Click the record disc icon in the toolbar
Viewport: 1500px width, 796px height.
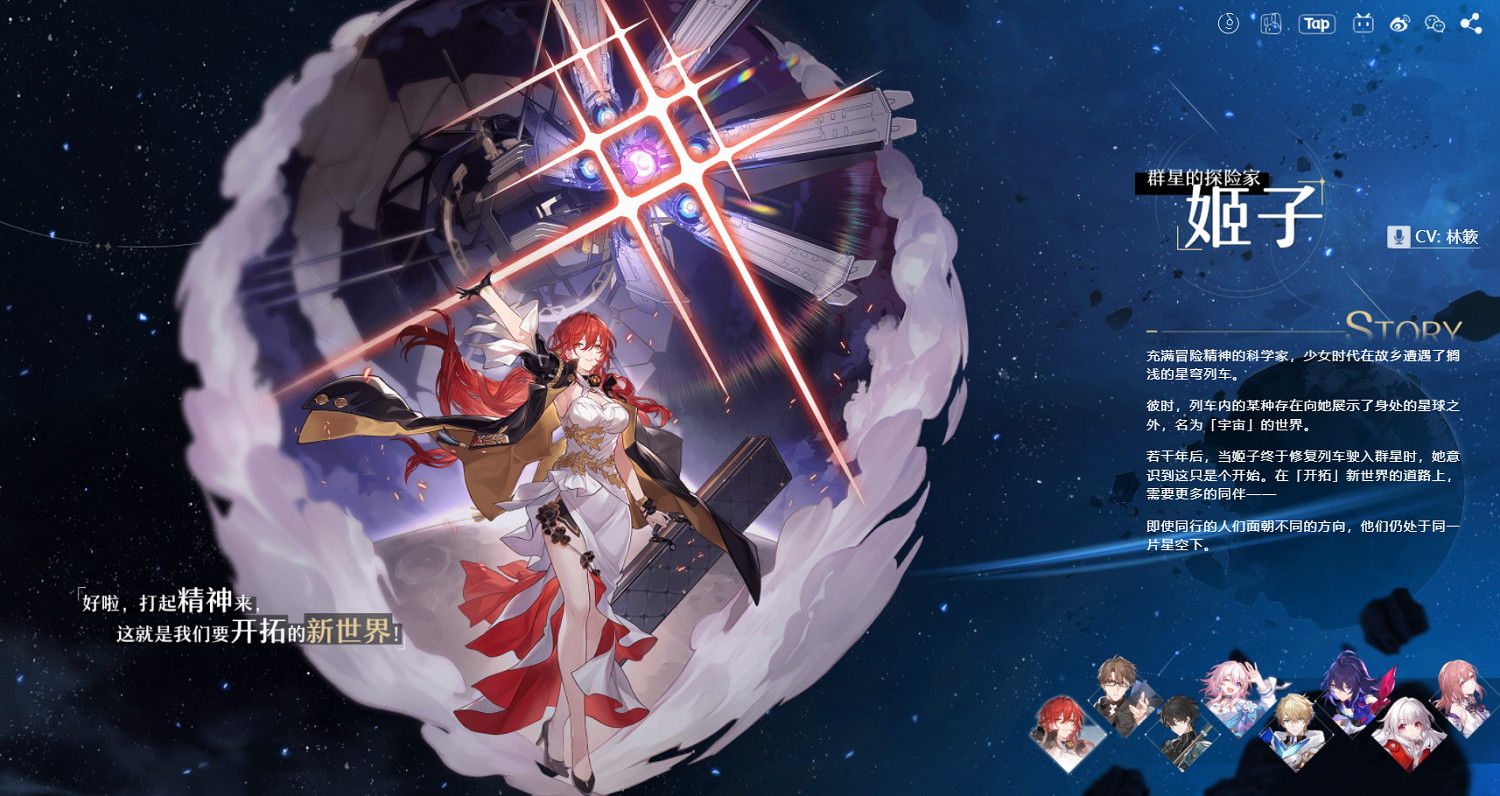click(x=1229, y=23)
